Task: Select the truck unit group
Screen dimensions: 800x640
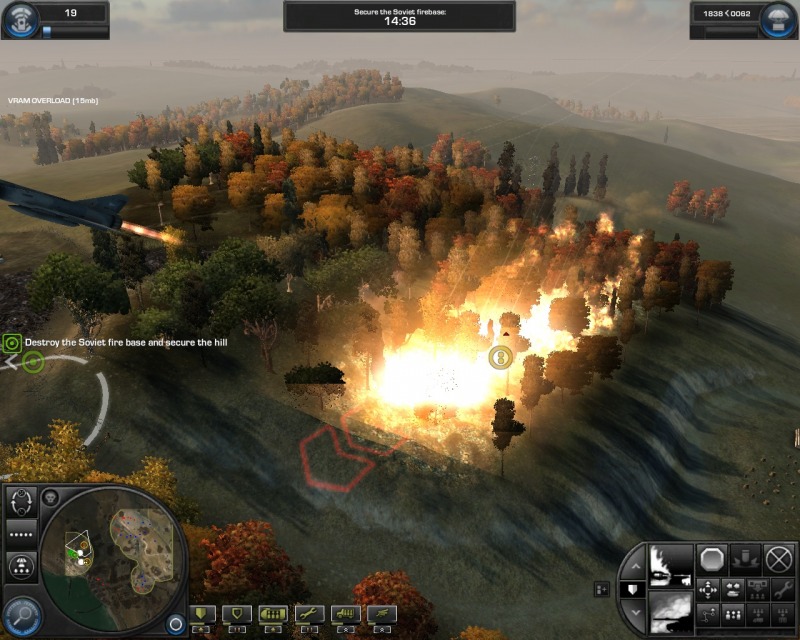Action: [x=343, y=614]
